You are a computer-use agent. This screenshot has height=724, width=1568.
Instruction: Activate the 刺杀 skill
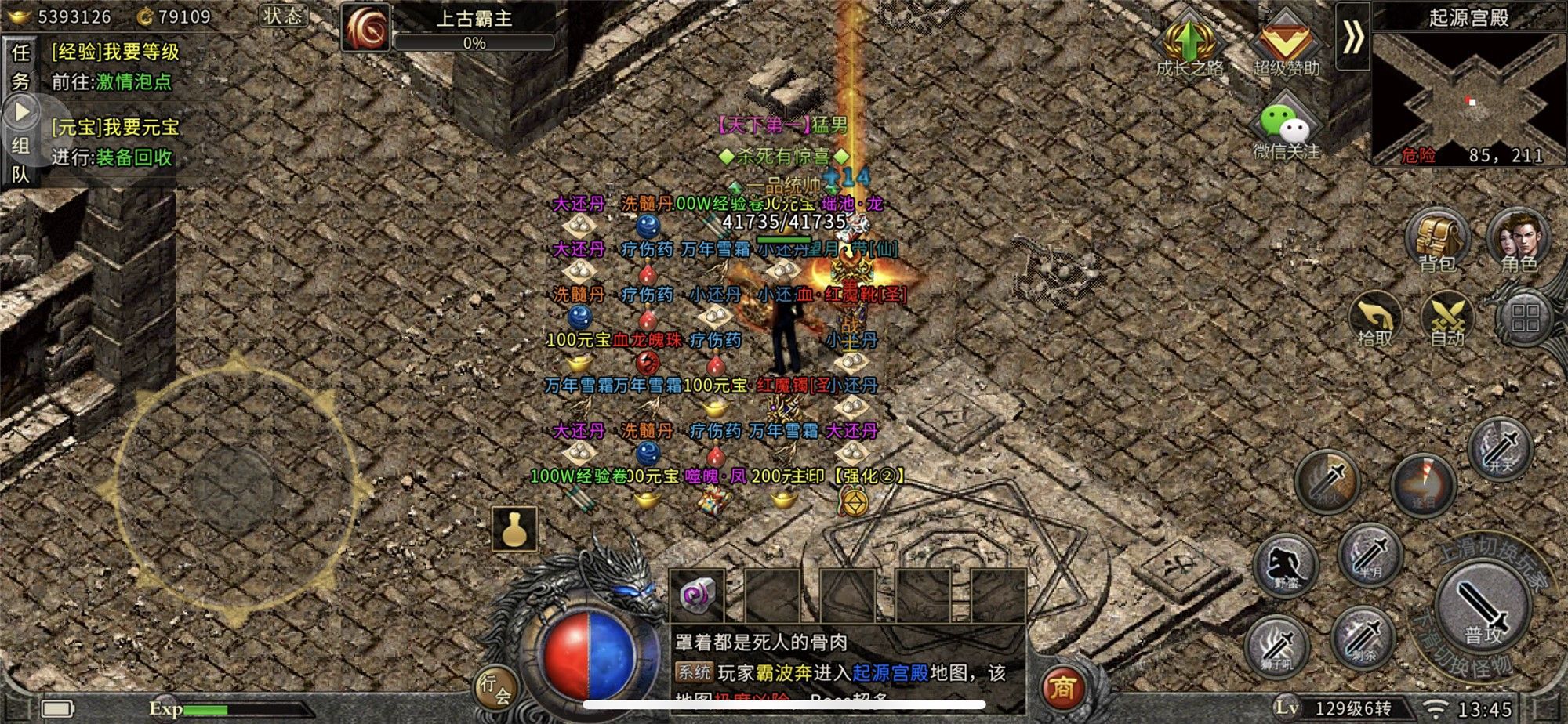tap(1364, 638)
